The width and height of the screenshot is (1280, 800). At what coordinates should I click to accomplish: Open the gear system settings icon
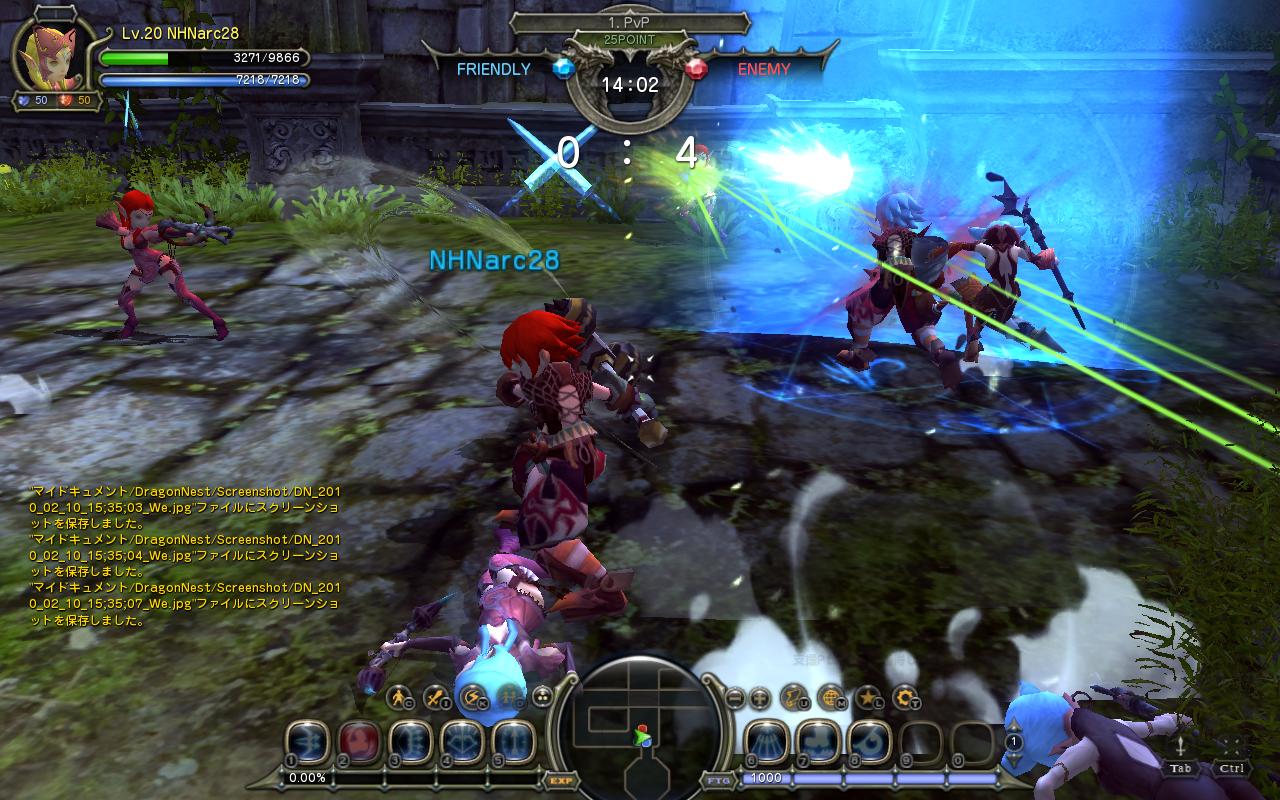click(905, 695)
